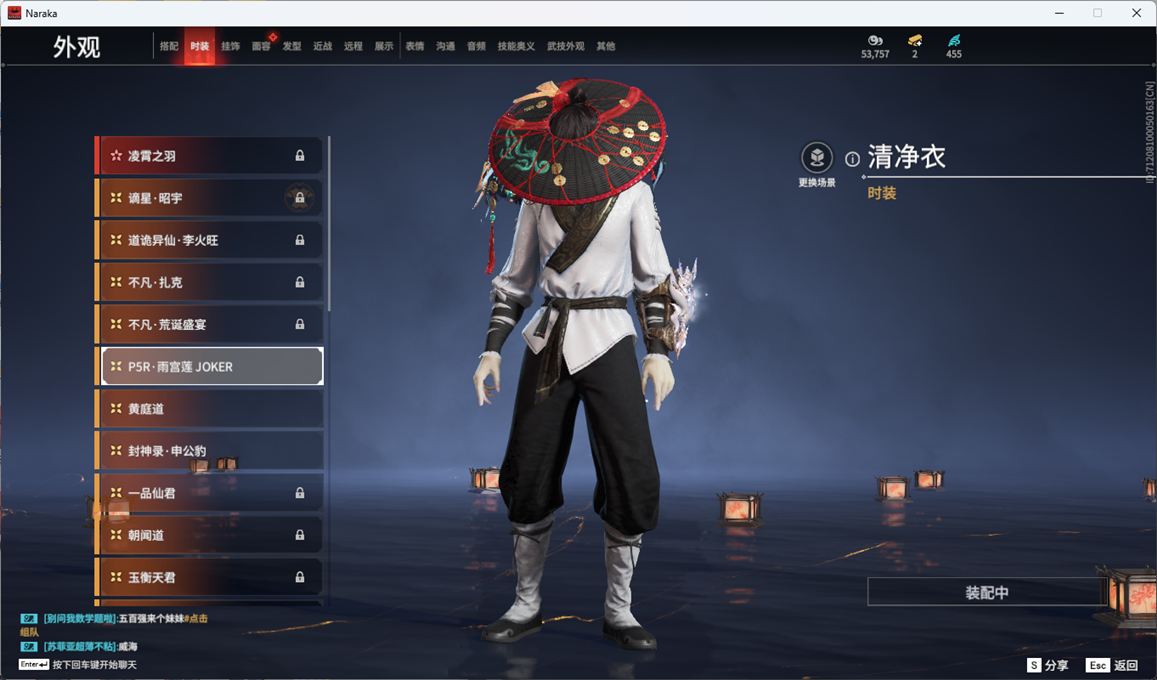Switch to the 搭配 tab
This screenshot has height=680, width=1157.
pos(169,46)
